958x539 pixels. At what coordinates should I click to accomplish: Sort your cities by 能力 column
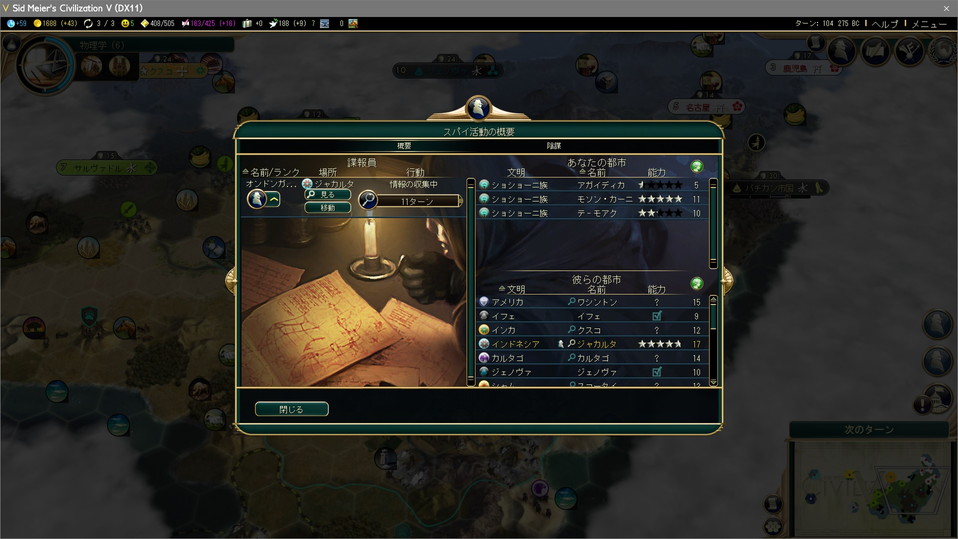657,173
